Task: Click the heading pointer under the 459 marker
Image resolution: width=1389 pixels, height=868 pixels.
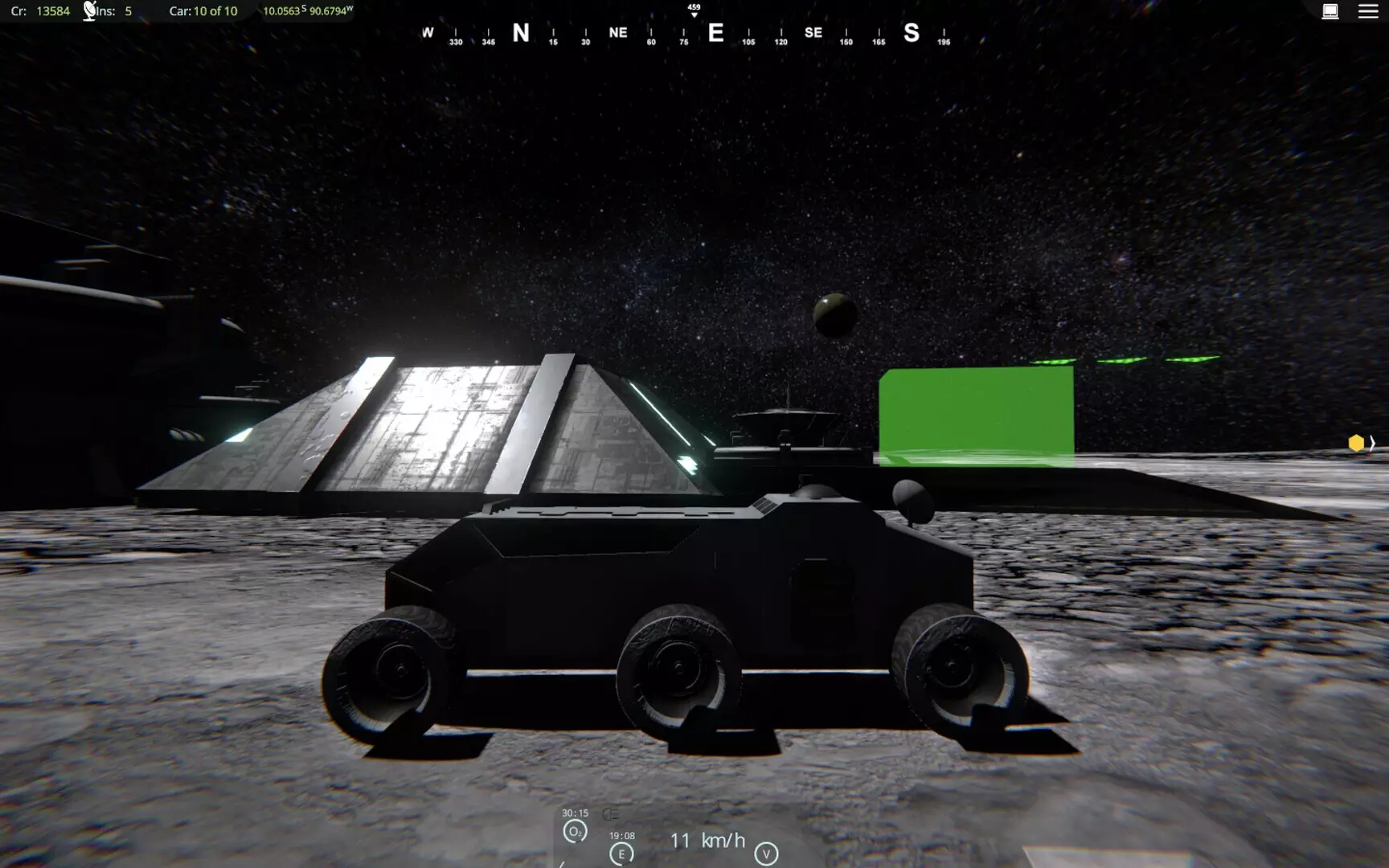Action: (692, 14)
